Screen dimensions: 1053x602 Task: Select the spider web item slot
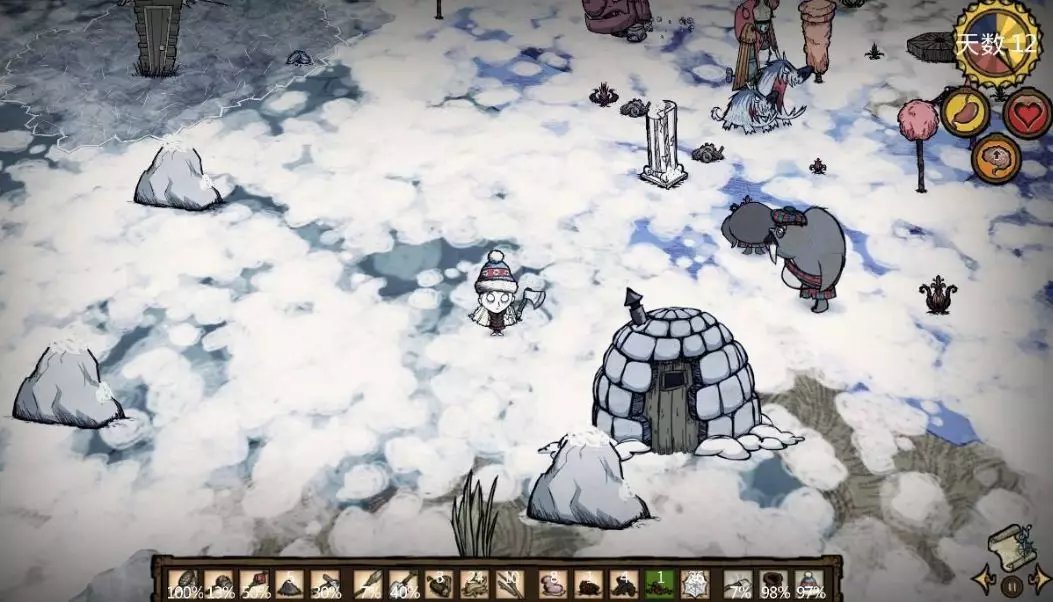point(693,583)
